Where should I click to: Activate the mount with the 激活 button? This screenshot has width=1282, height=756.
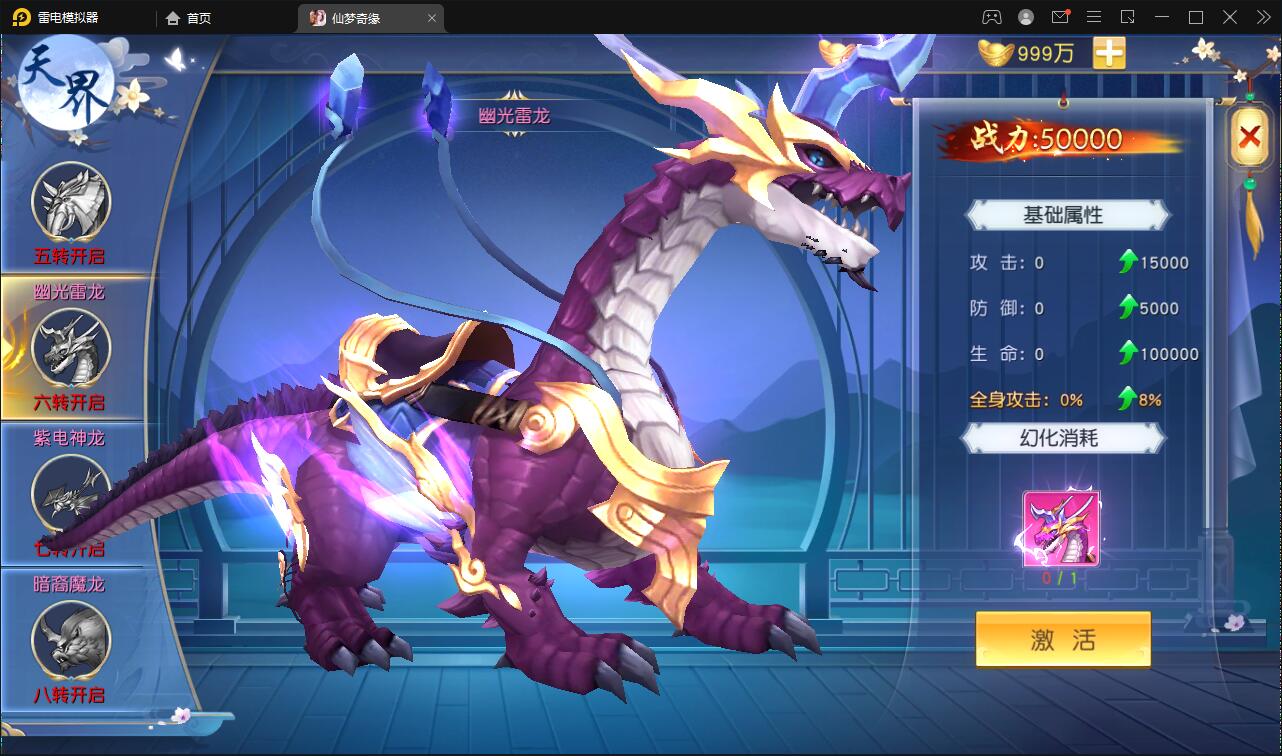tap(1063, 639)
